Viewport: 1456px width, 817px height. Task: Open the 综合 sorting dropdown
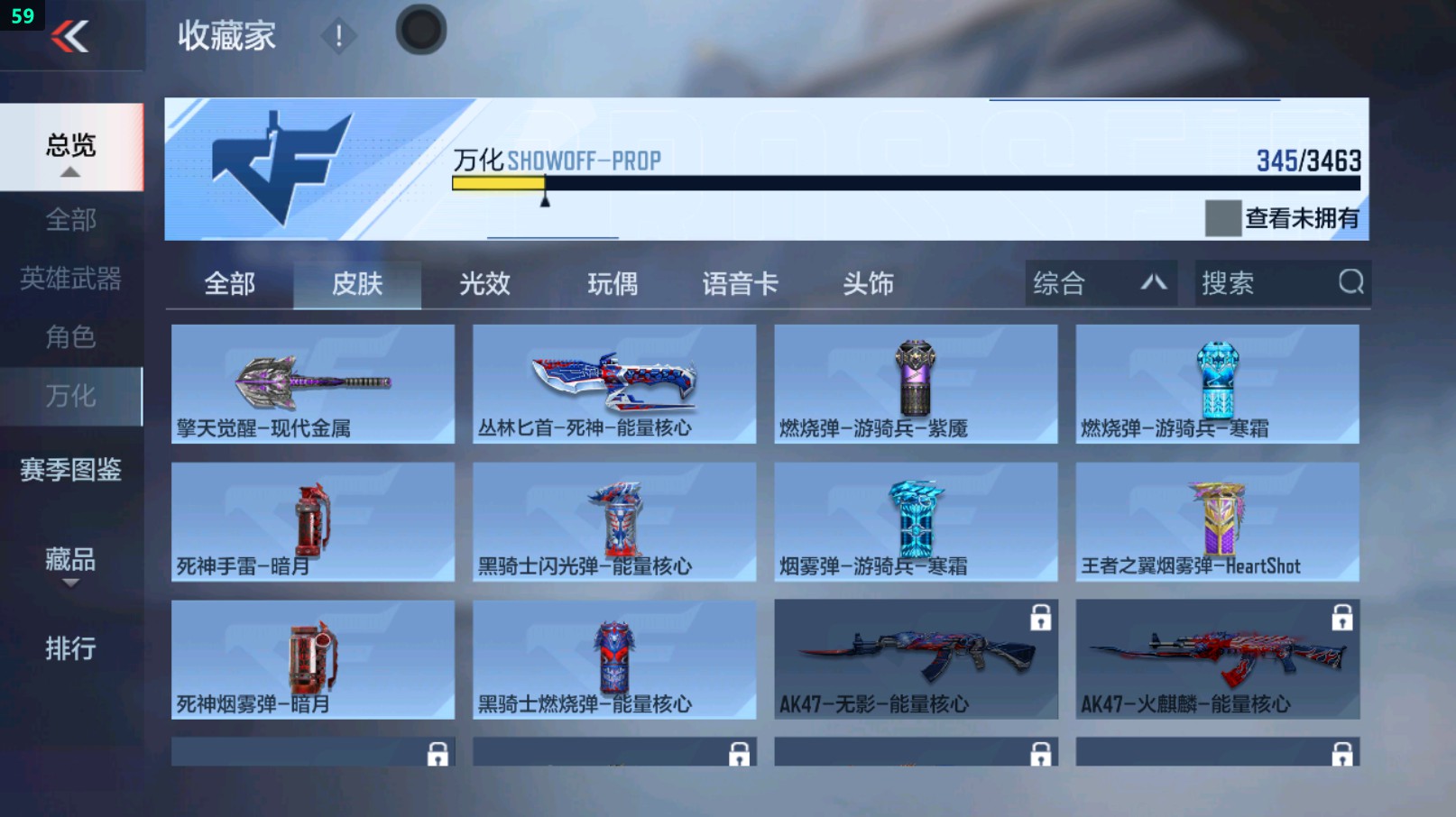(x=1099, y=283)
